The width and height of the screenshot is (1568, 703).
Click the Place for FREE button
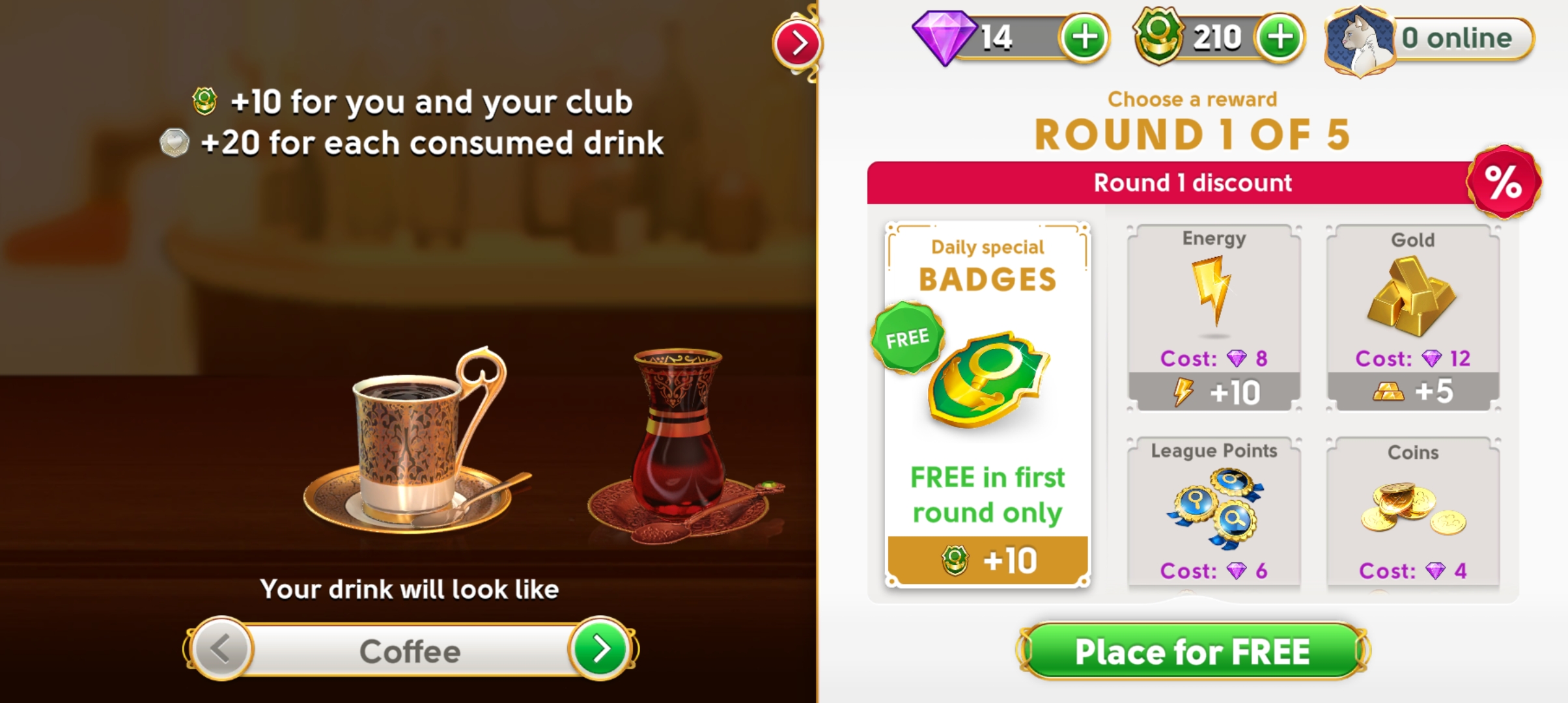click(x=1193, y=652)
